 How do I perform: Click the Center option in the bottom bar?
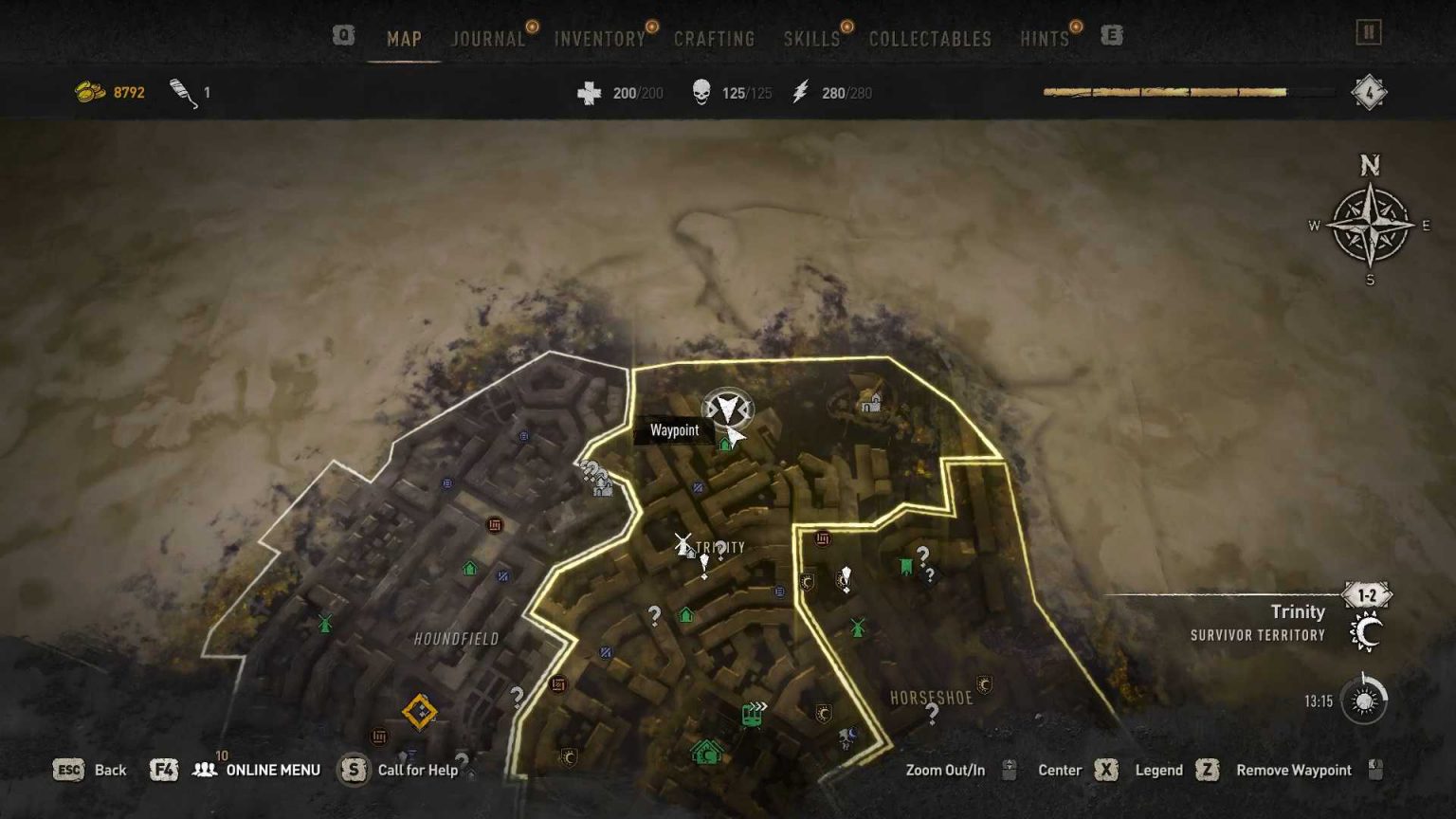click(x=1059, y=770)
